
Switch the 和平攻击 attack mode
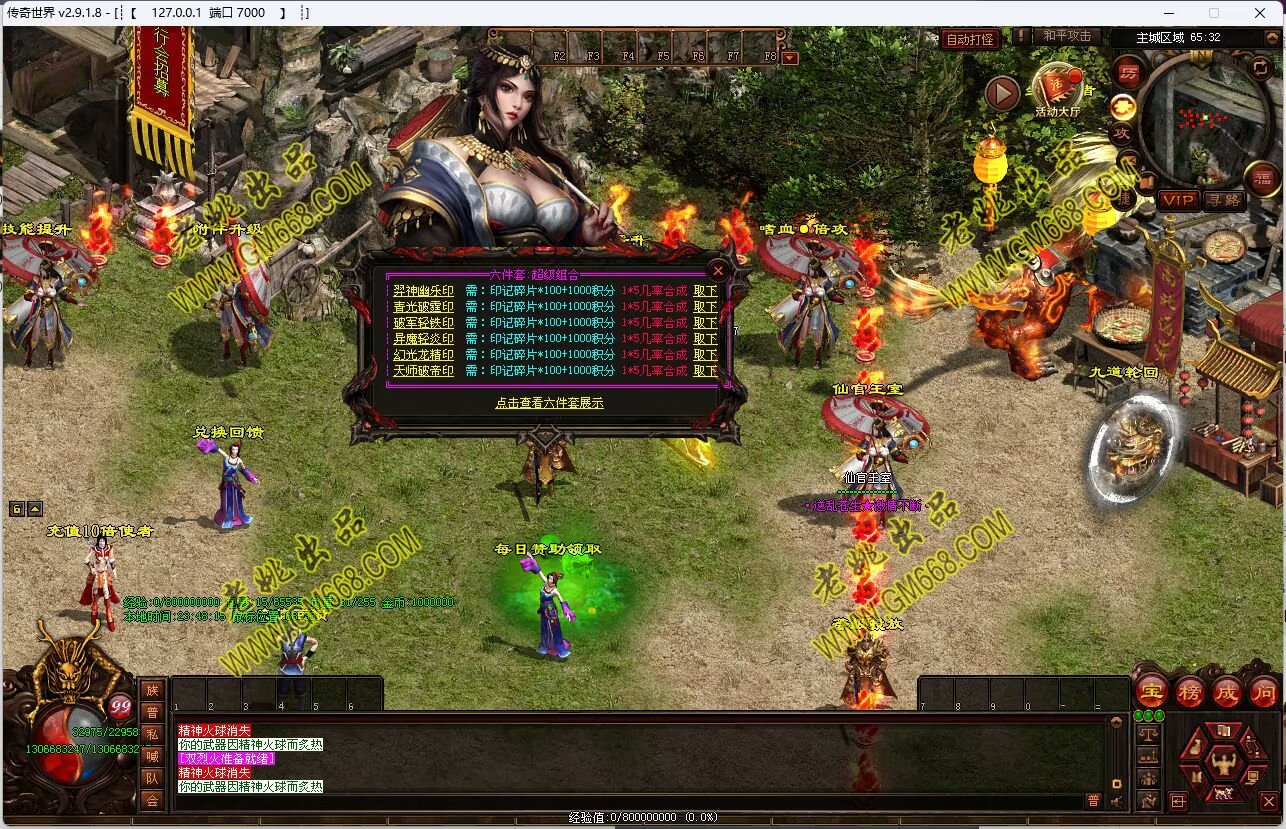[1066, 36]
